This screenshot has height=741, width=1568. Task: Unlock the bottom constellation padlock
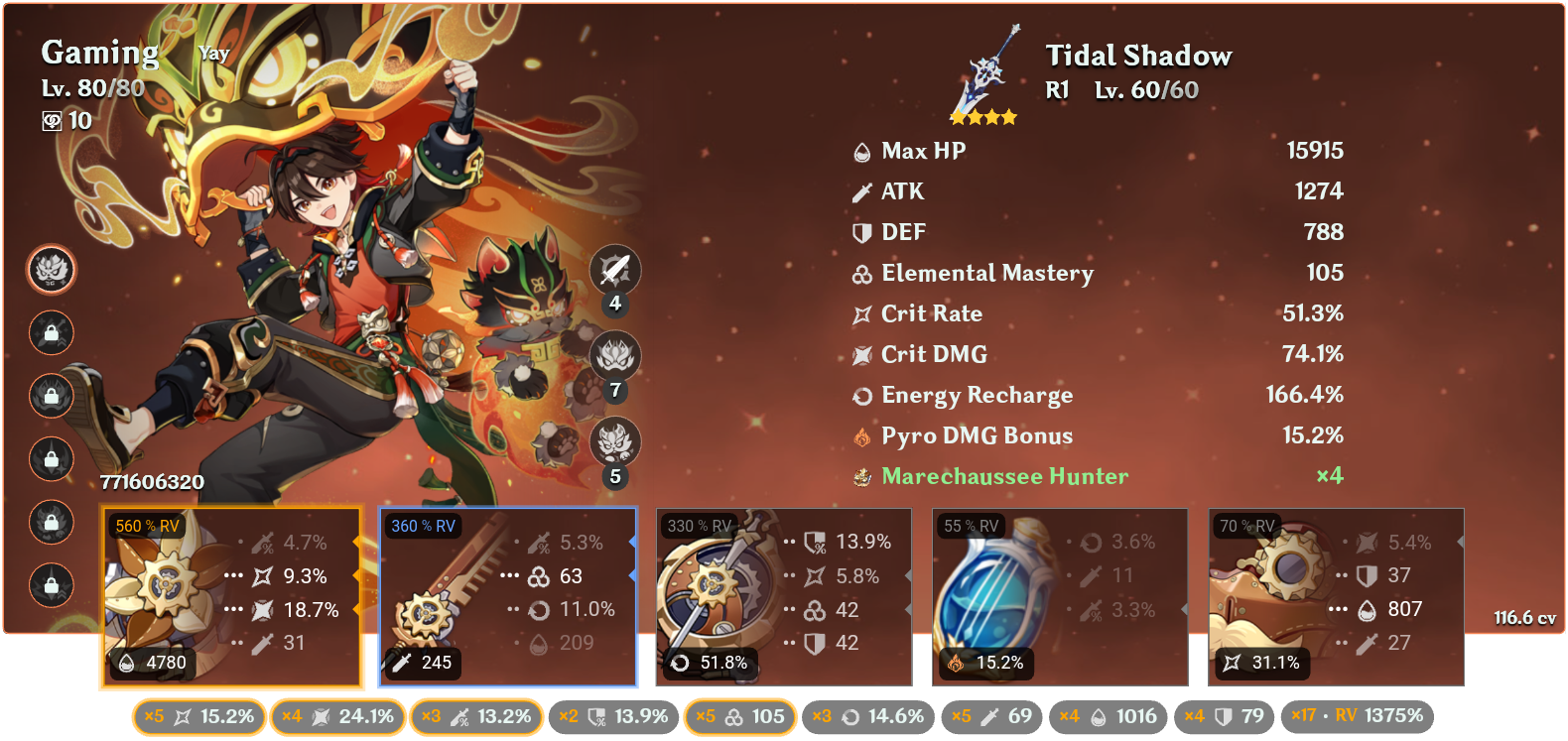pyautogui.click(x=51, y=586)
